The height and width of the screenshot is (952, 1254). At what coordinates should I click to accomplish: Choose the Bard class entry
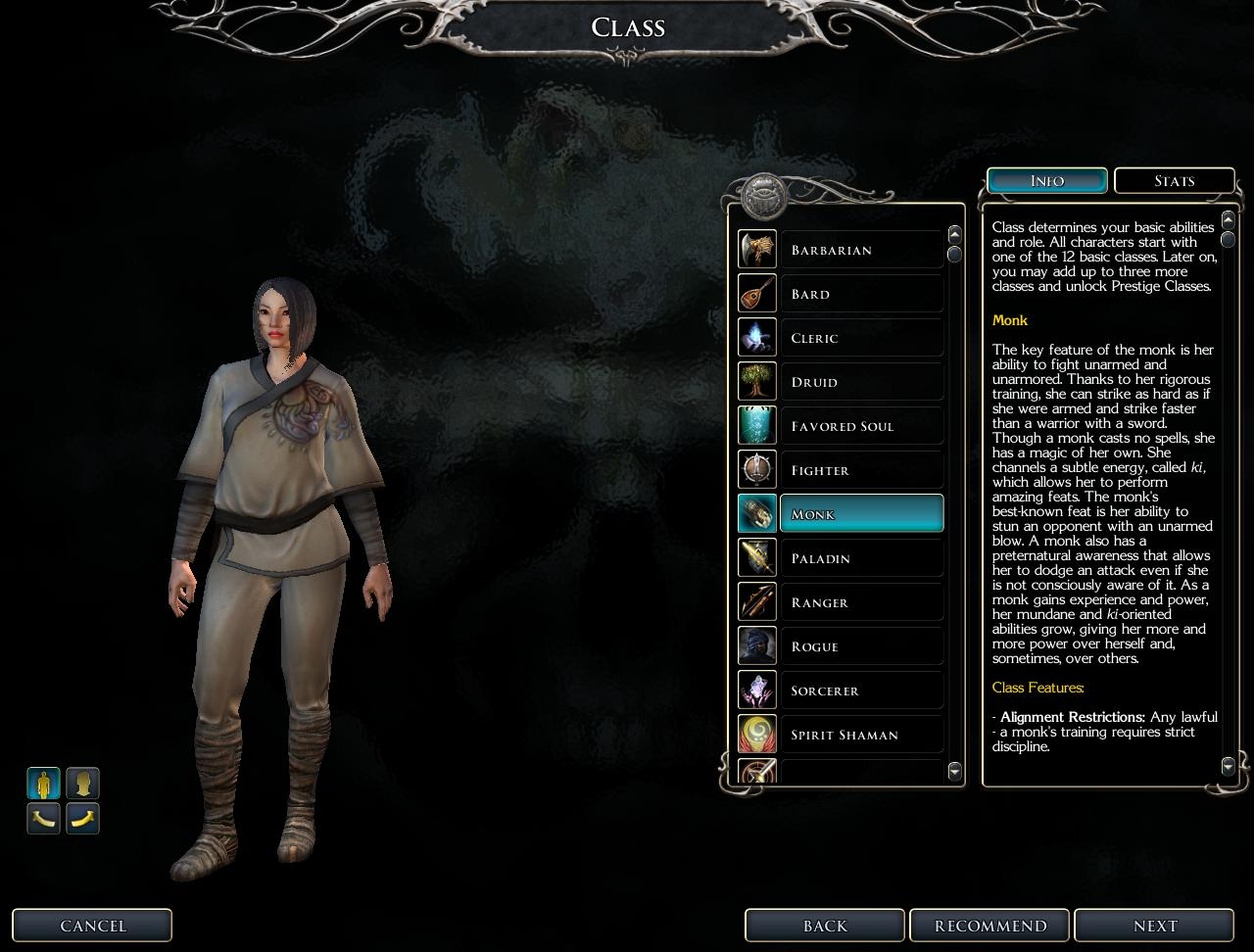(x=861, y=294)
